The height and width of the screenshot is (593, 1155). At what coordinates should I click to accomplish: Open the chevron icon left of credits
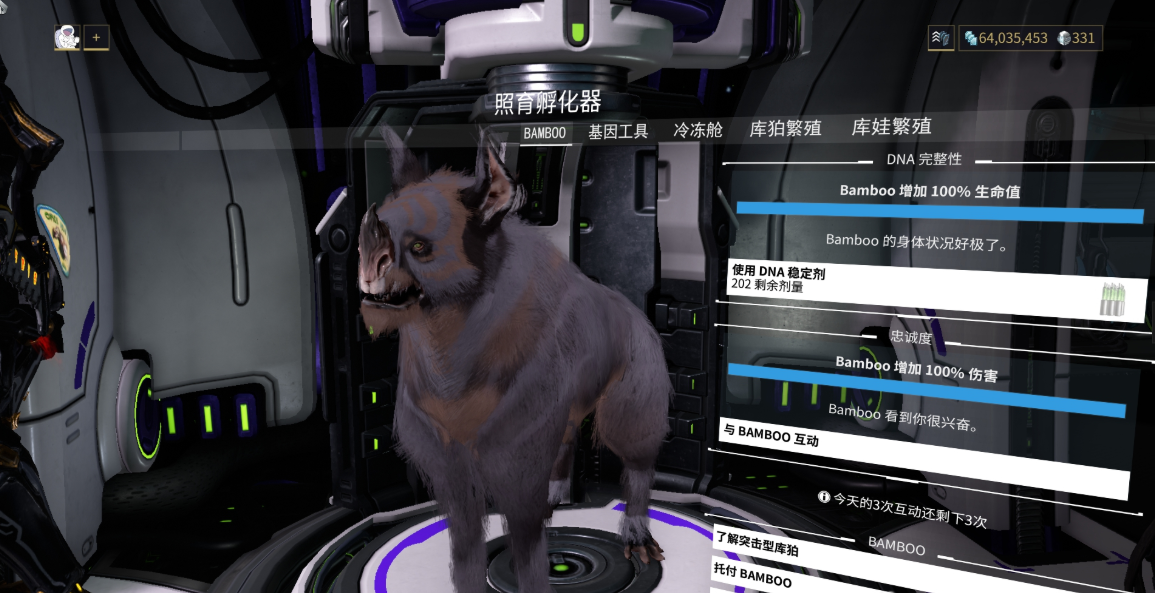click(941, 38)
